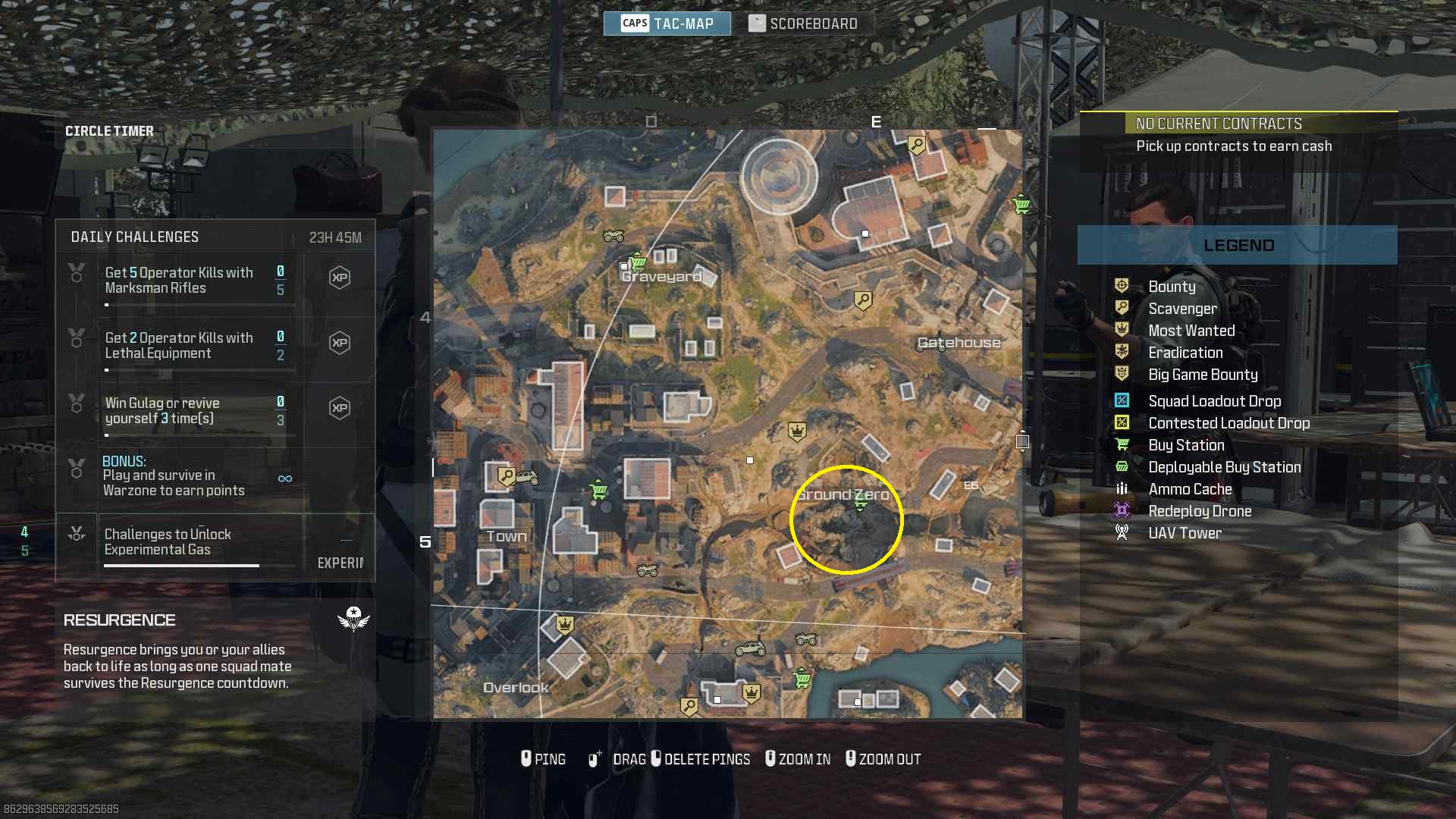This screenshot has height=819, width=1456.
Task: Open the Legend panel header
Action: [x=1239, y=244]
